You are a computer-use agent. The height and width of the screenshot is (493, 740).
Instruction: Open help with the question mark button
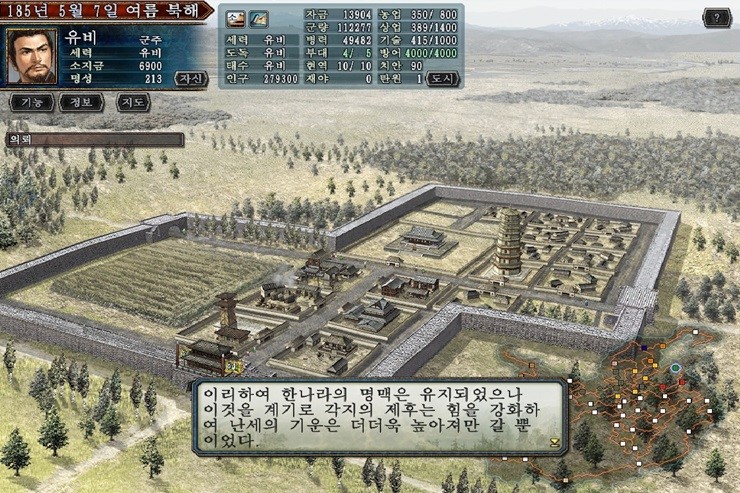(716, 17)
